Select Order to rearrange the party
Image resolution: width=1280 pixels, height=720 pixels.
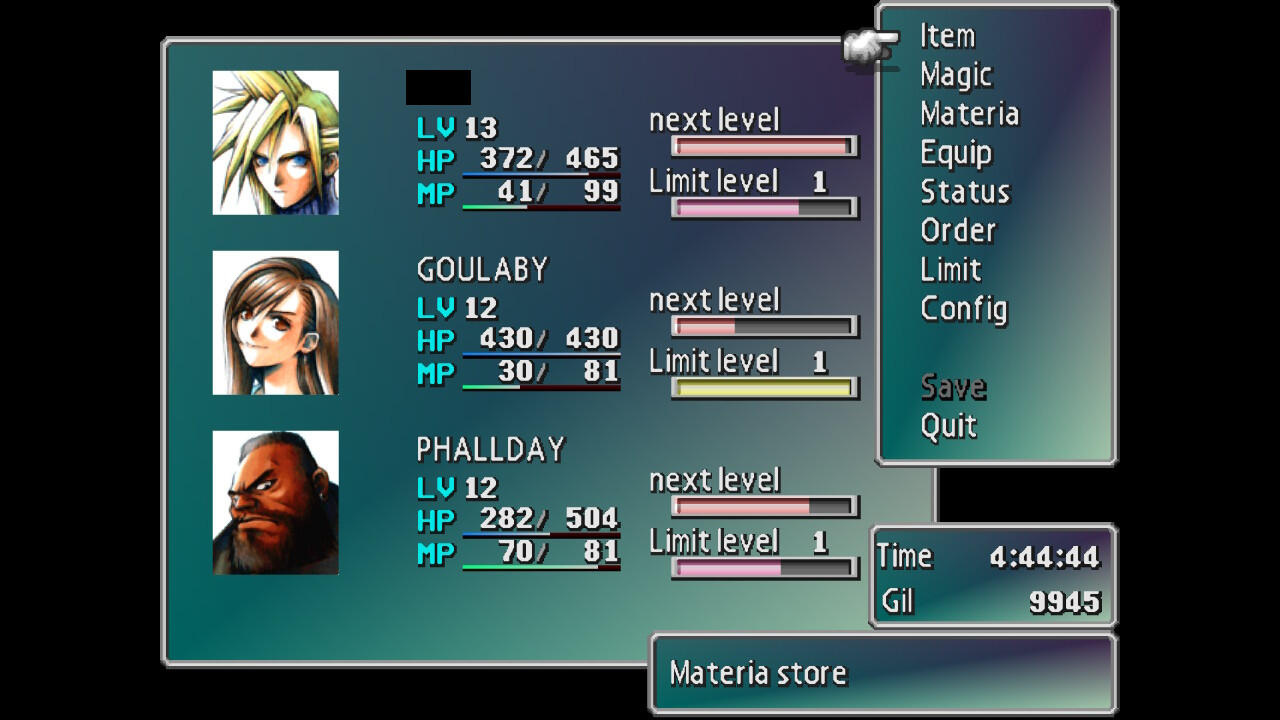coord(958,231)
